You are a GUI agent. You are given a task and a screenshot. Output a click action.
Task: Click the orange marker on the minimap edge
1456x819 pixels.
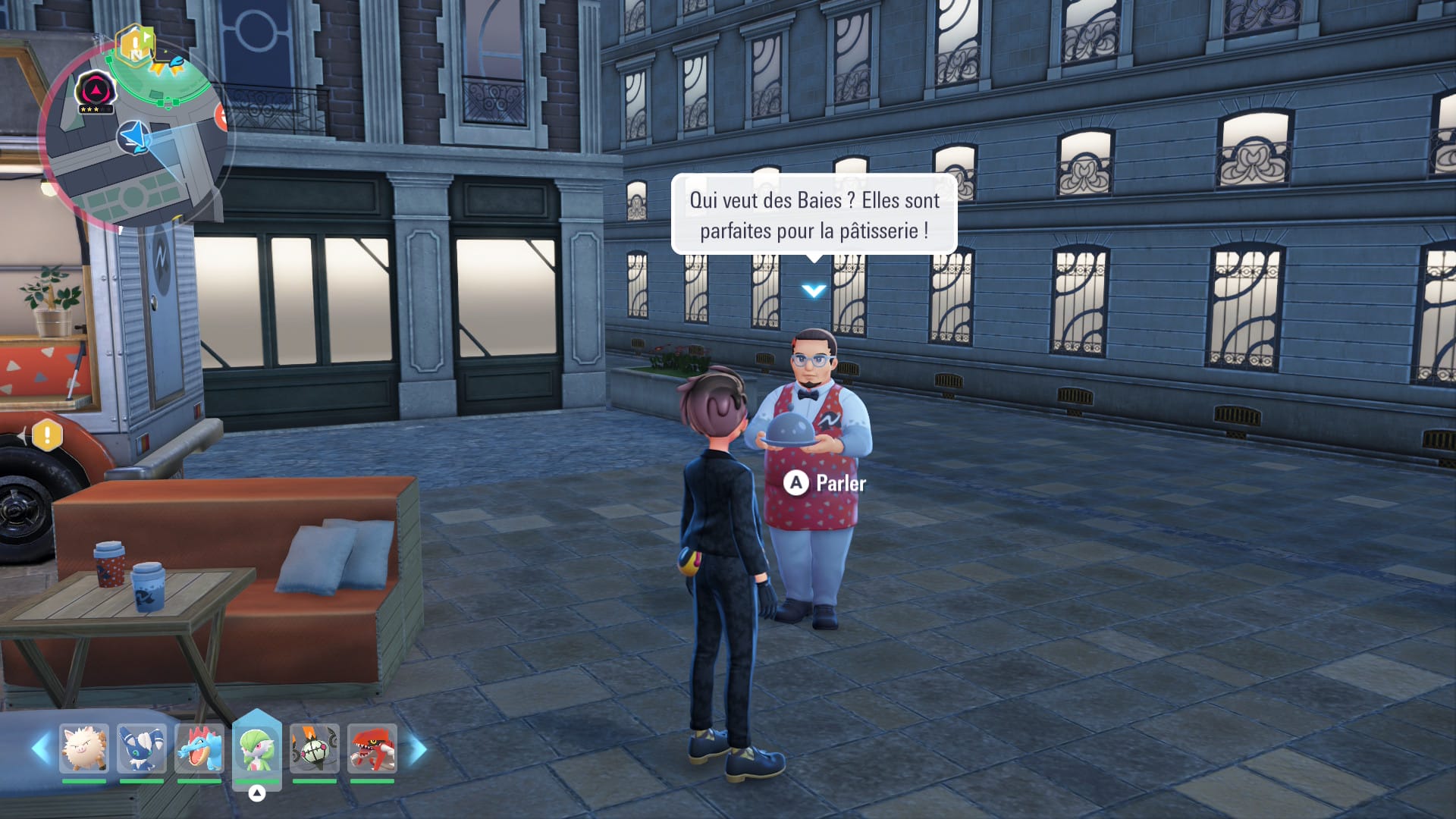(221, 116)
